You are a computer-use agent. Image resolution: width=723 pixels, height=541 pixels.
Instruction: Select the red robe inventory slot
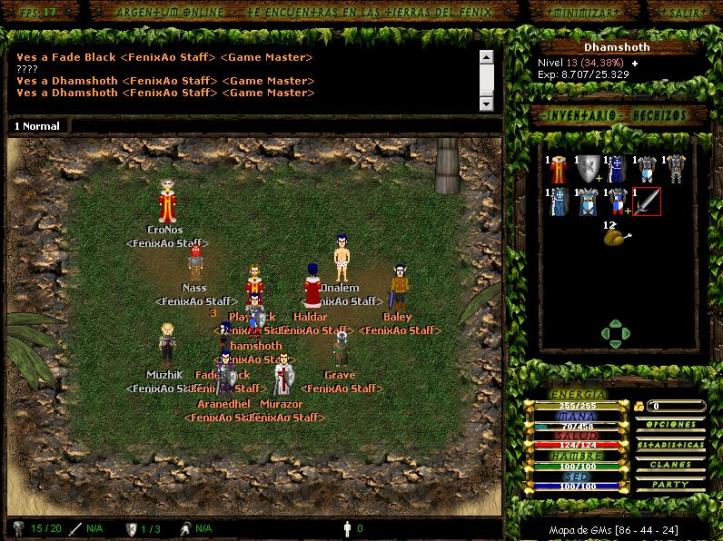[559, 170]
